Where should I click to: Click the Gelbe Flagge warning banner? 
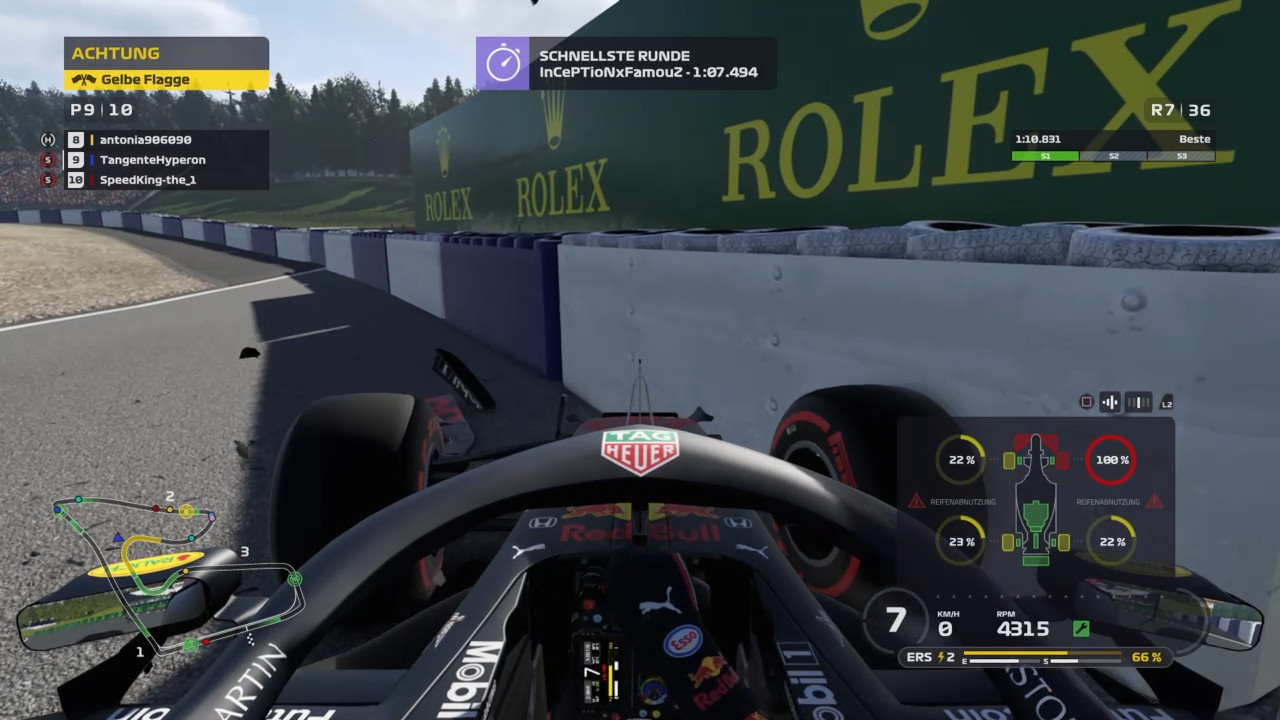(x=166, y=80)
